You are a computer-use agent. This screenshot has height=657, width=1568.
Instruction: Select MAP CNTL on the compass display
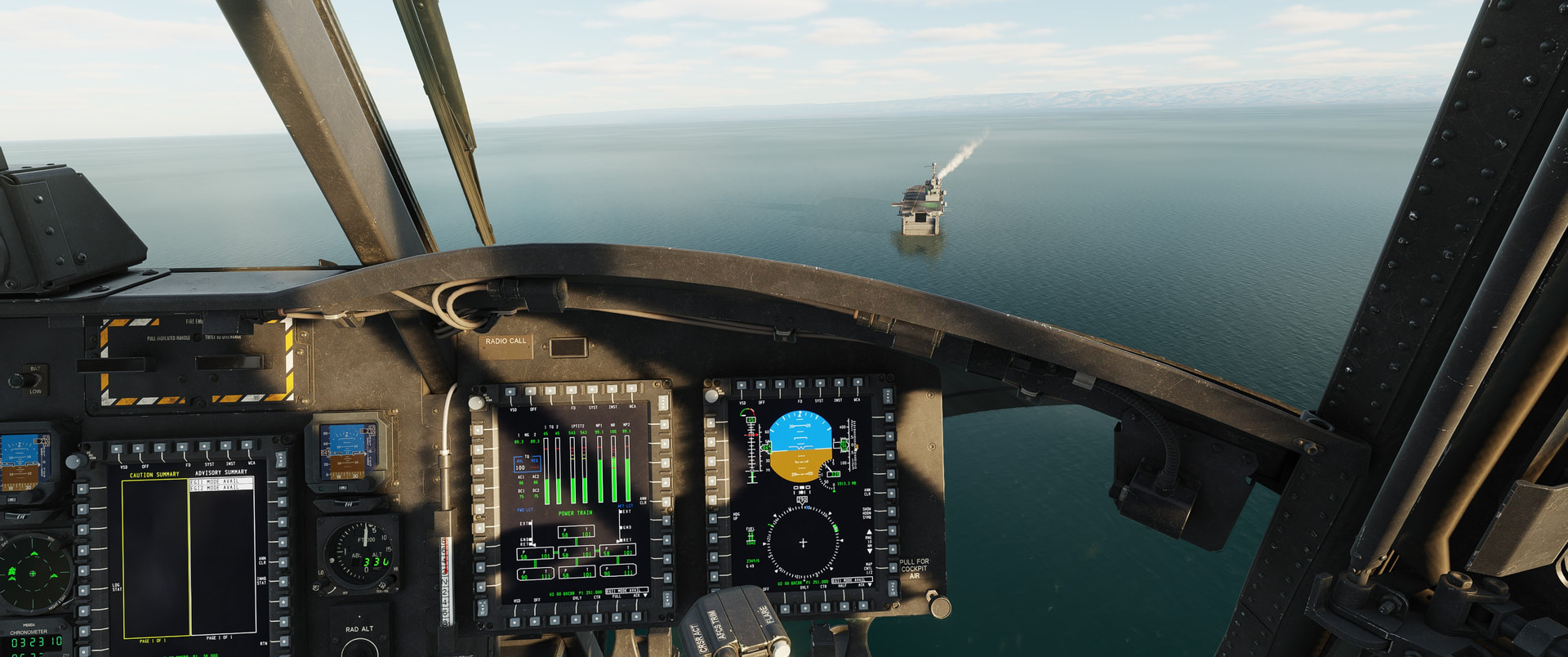point(892,566)
